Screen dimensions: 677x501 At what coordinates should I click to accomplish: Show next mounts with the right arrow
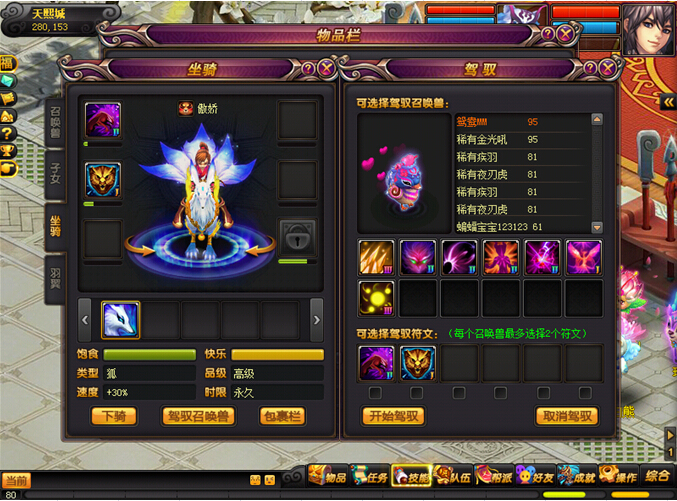316,320
